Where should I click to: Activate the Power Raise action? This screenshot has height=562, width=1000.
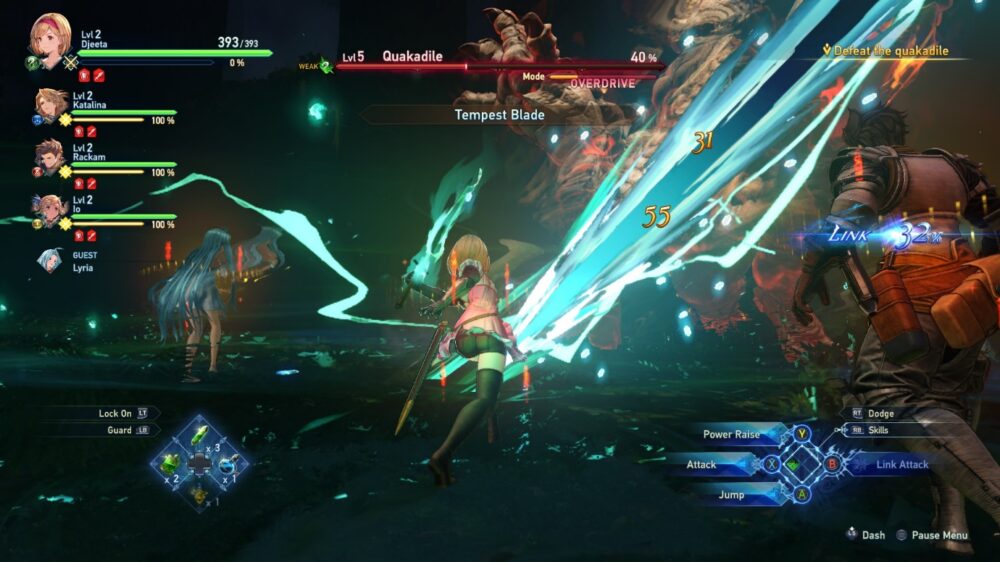[x=731, y=435]
